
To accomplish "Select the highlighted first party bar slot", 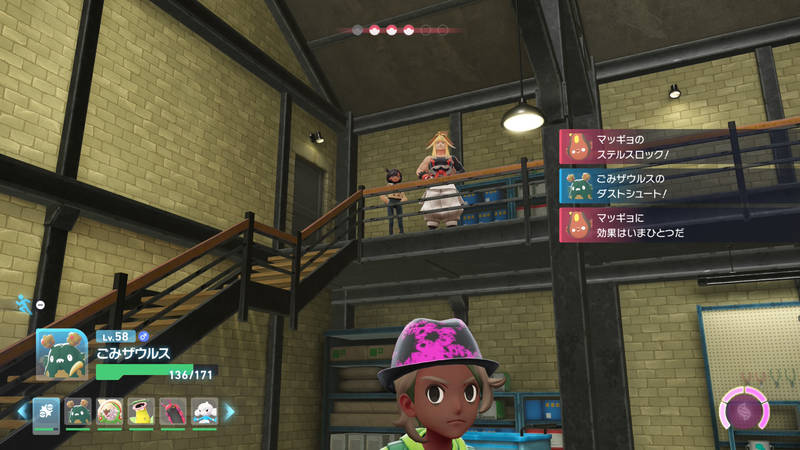I will (x=46, y=411).
